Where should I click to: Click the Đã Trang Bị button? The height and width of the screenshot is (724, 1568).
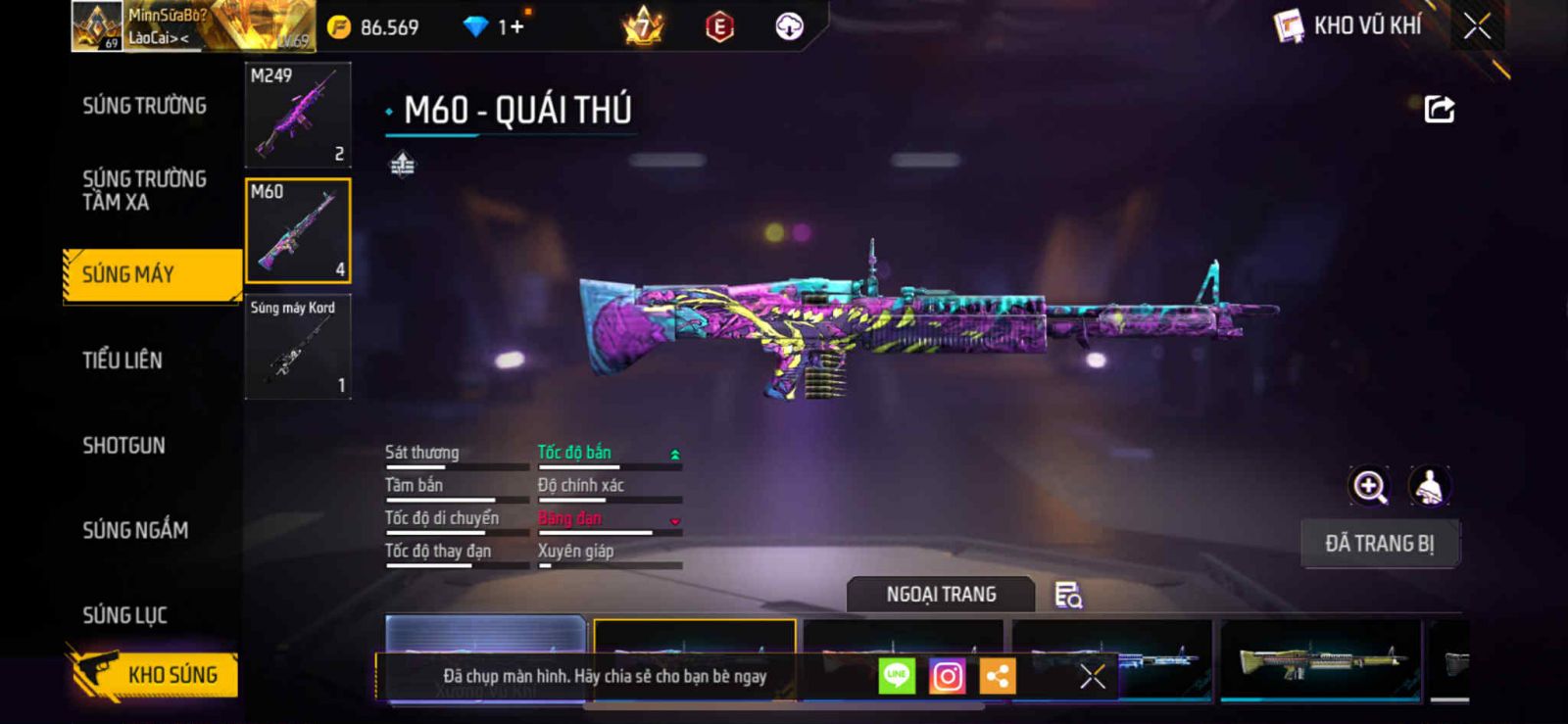(x=1379, y=544)
